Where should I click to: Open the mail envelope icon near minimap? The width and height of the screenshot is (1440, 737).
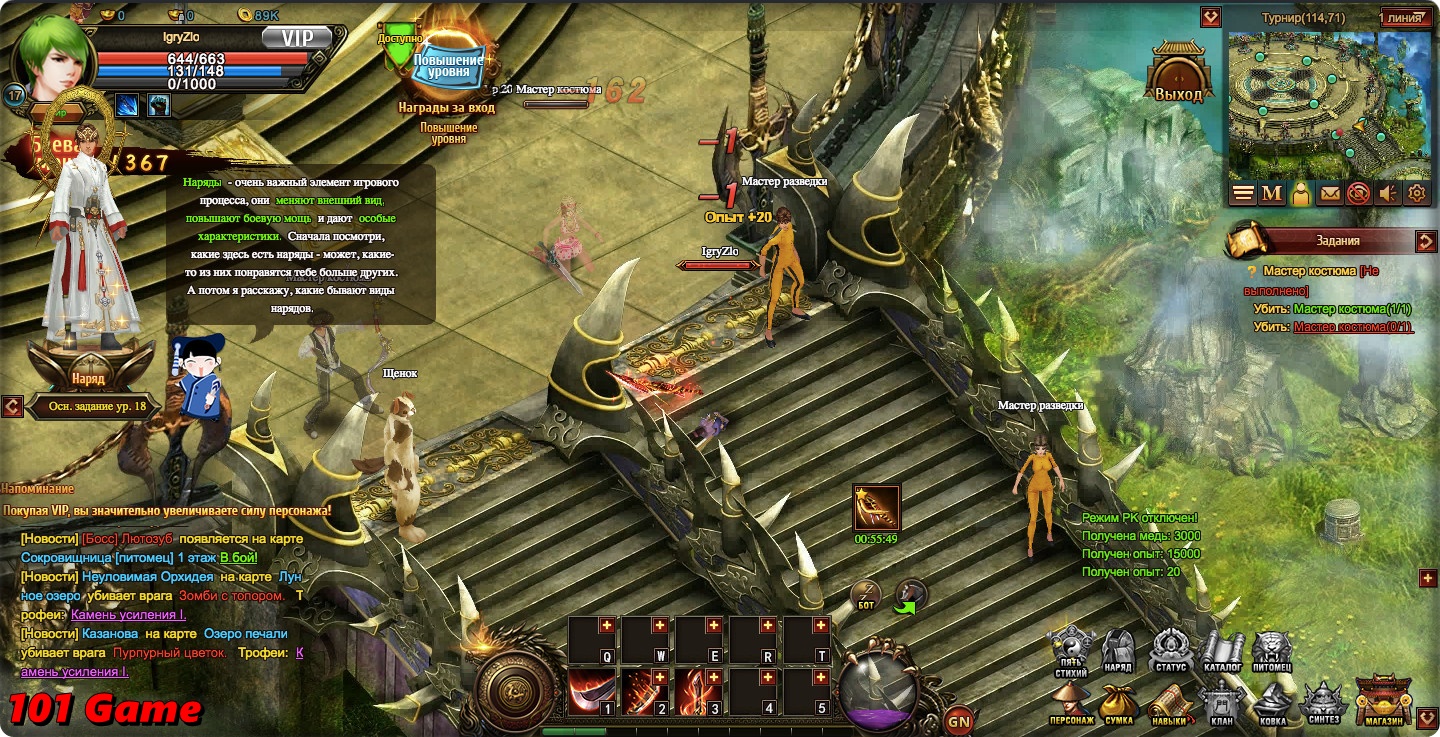click(1330, 193)
